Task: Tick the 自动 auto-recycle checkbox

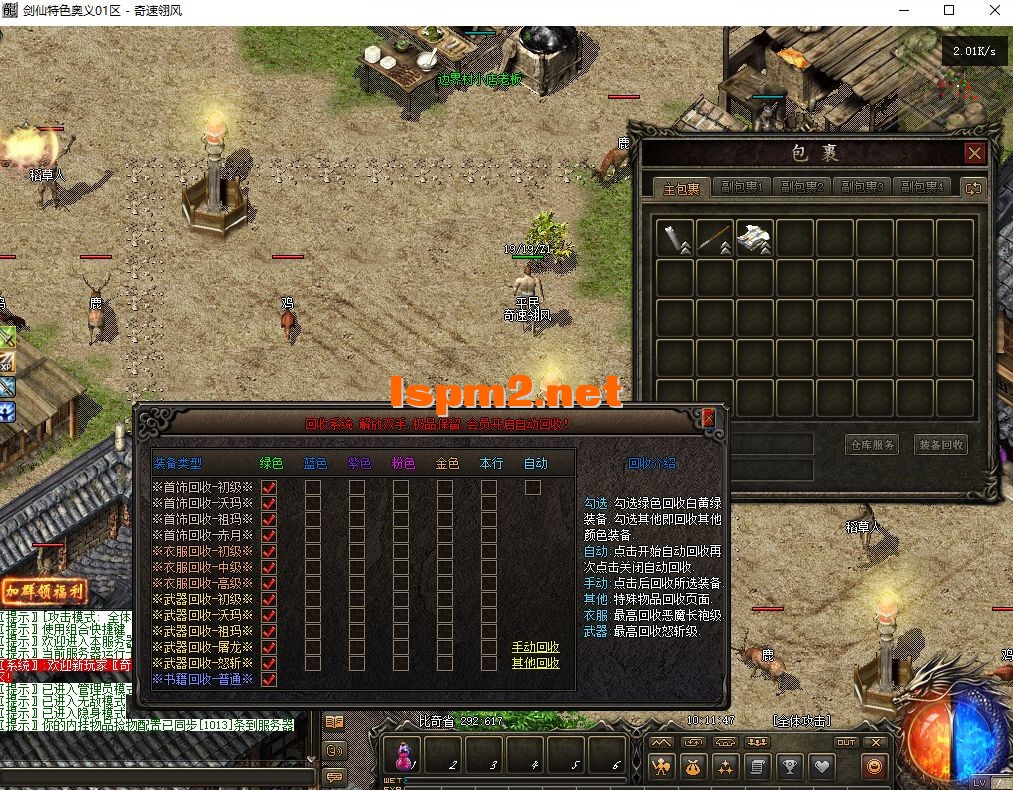Action: click(533, 488)
